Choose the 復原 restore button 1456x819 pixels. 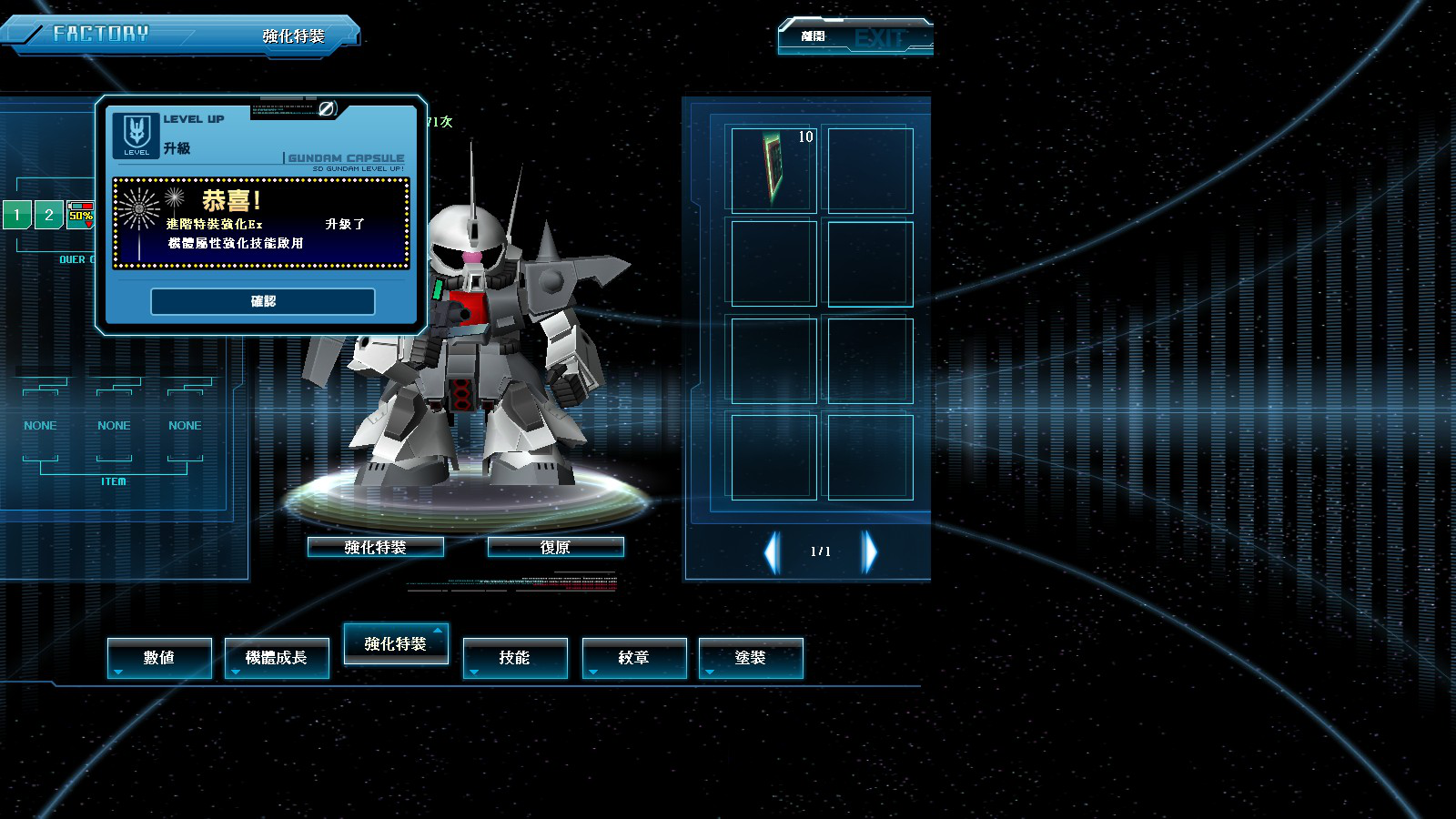(x=555, y=547)
